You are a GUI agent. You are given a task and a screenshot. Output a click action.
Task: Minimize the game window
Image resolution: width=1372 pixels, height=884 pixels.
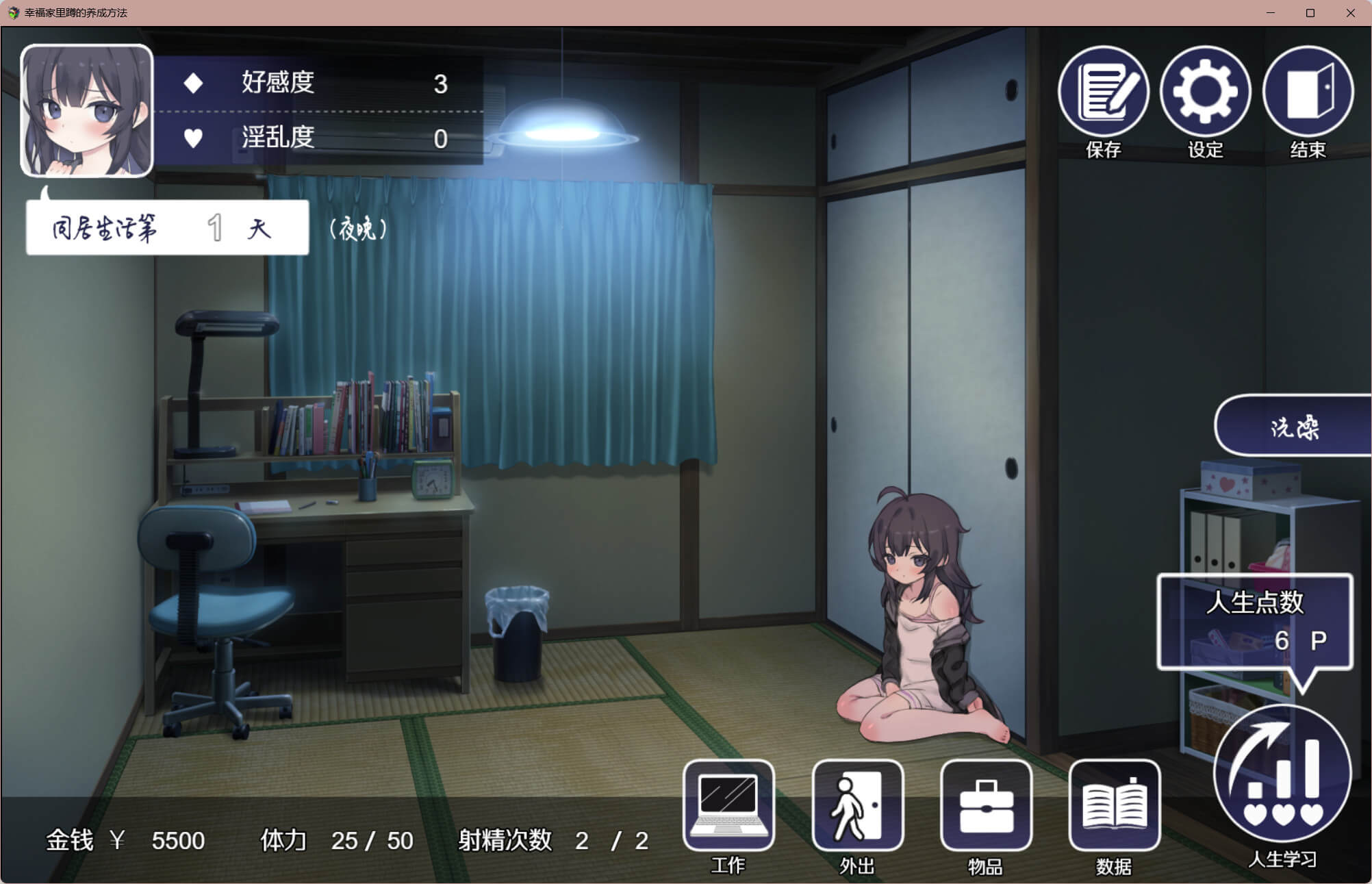[x=1271, y=13]
